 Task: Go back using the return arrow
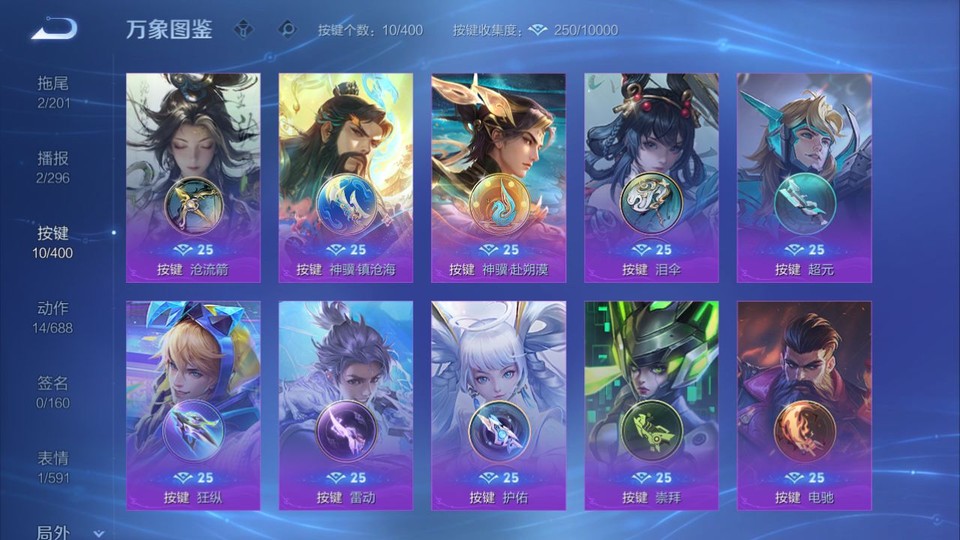tap(53, 29)
